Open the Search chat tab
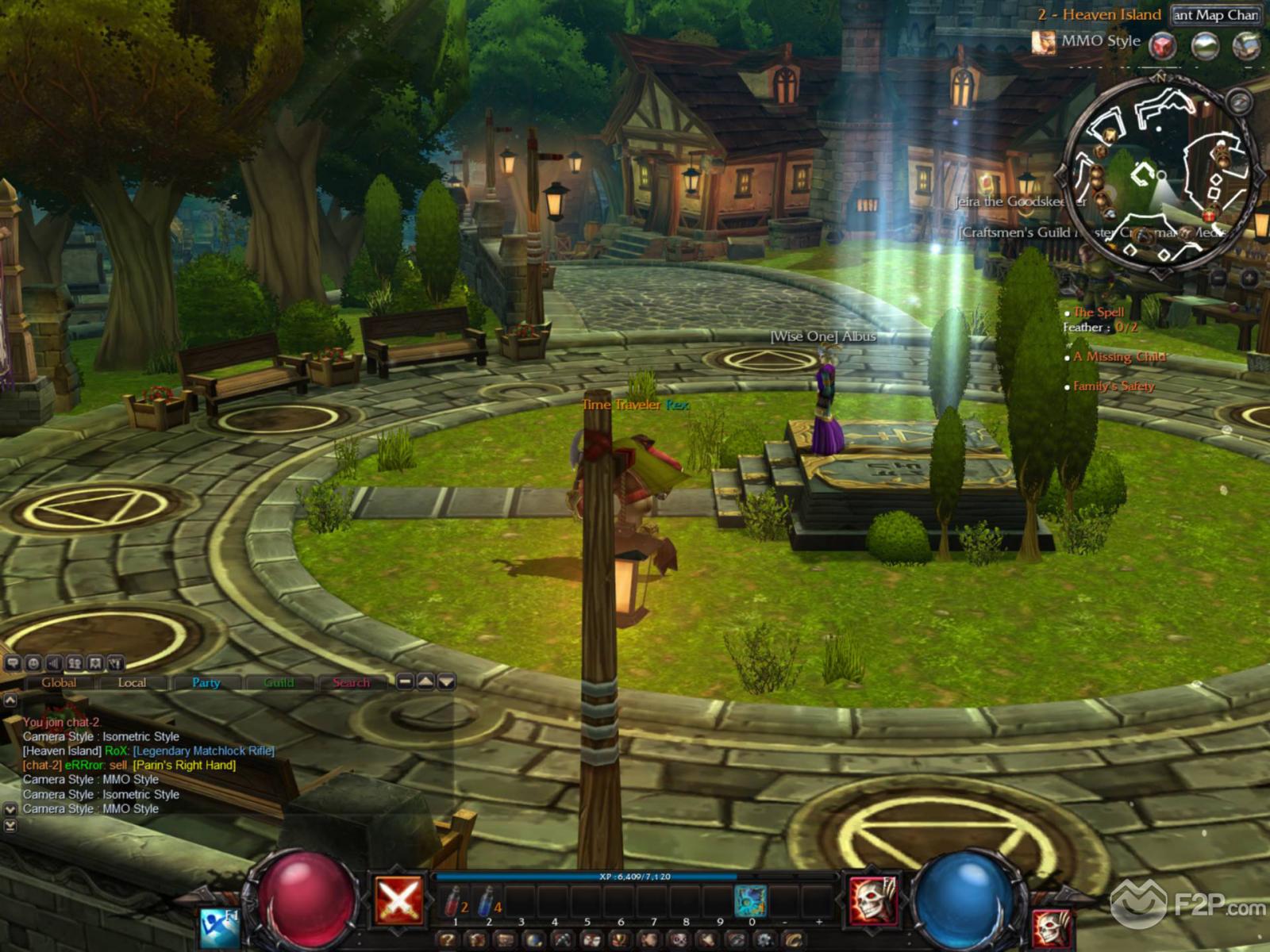Image resolution: width=1270 pixels, height=952 pixels. (x=351, y=682)
